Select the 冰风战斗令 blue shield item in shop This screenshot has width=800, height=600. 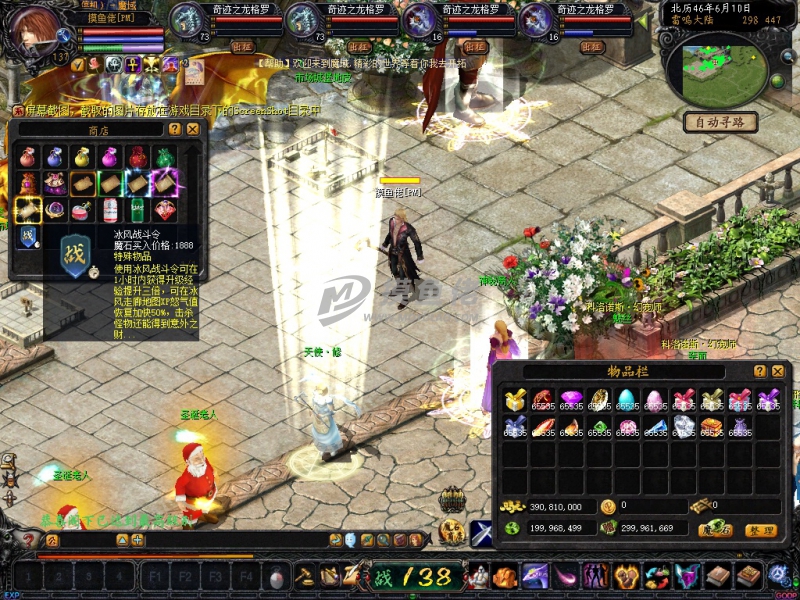pyautogui.click(x=28, y=236)
